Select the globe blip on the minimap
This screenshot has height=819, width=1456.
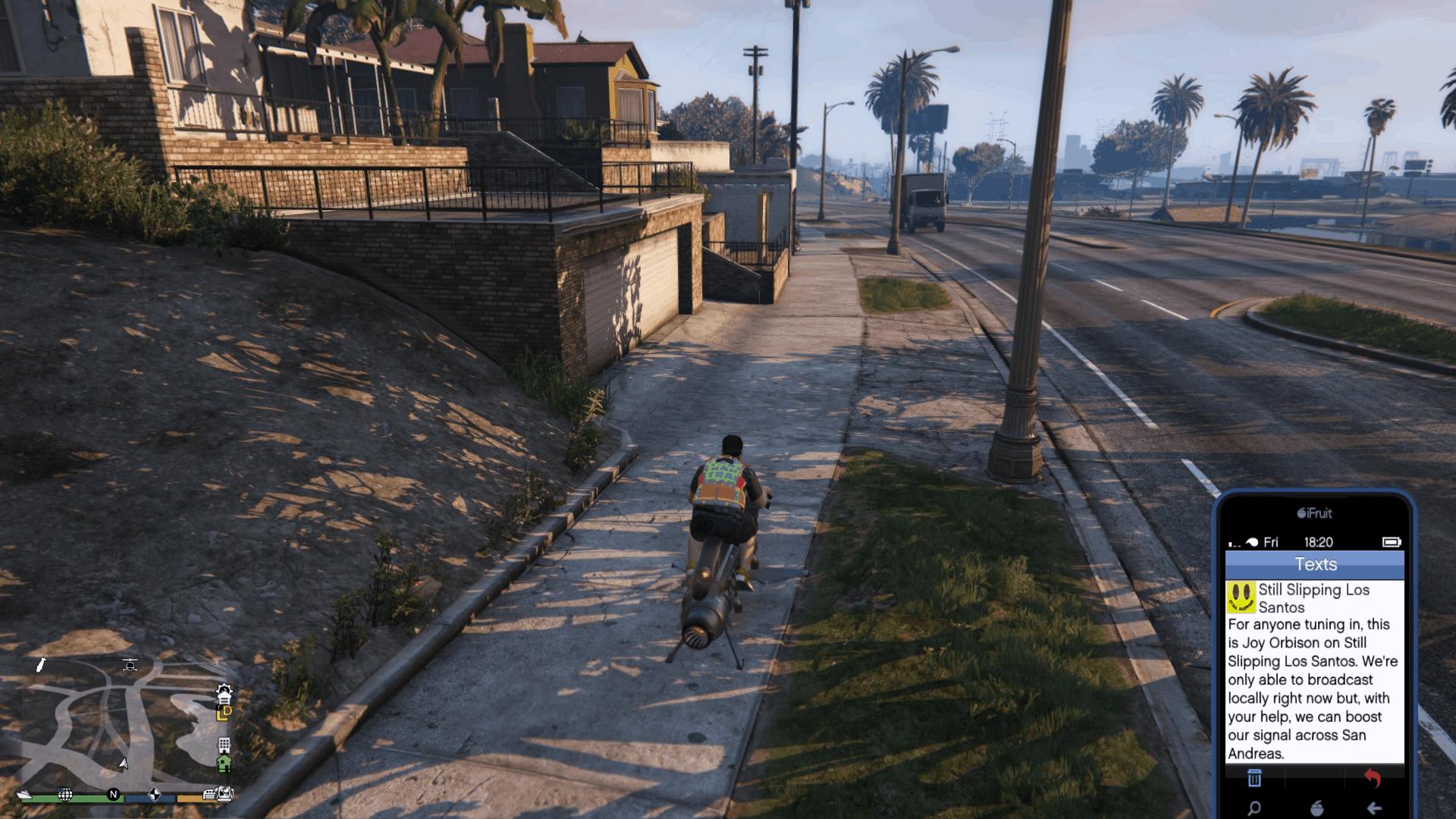pyautogui.click(x=65, y=794)
